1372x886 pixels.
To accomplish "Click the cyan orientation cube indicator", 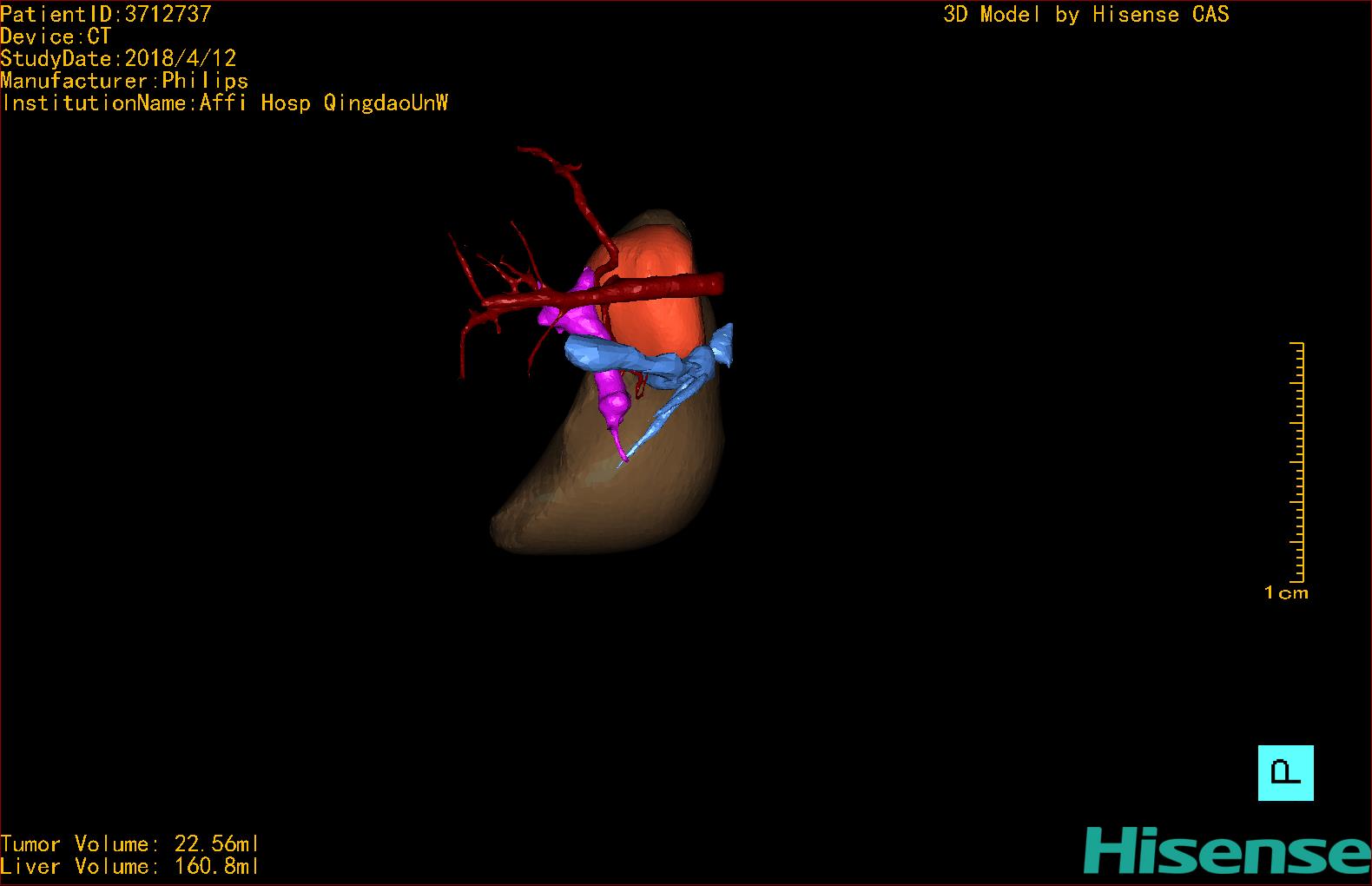I will point(1285,772).
